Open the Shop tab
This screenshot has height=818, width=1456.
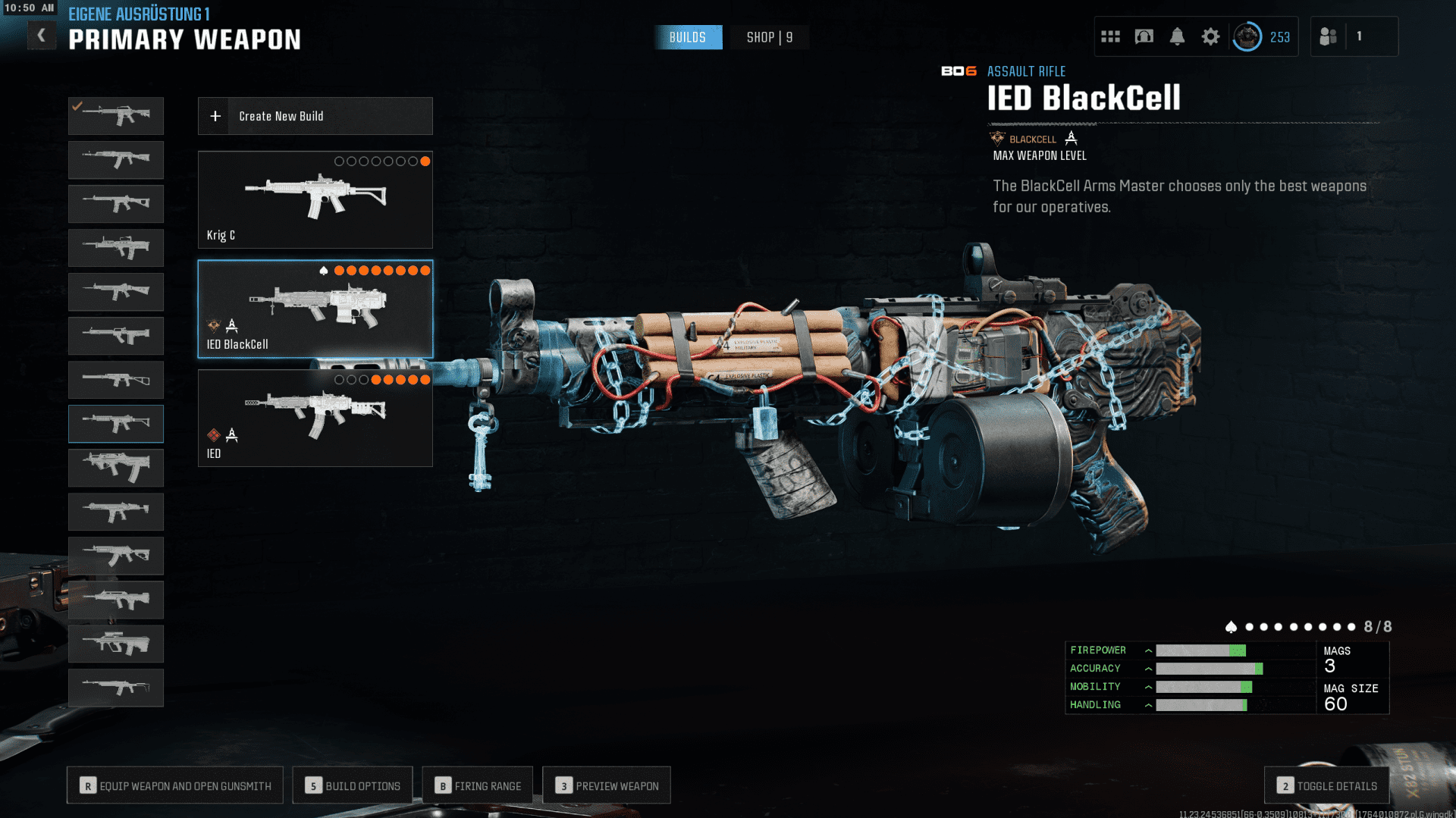pos(769,37)
